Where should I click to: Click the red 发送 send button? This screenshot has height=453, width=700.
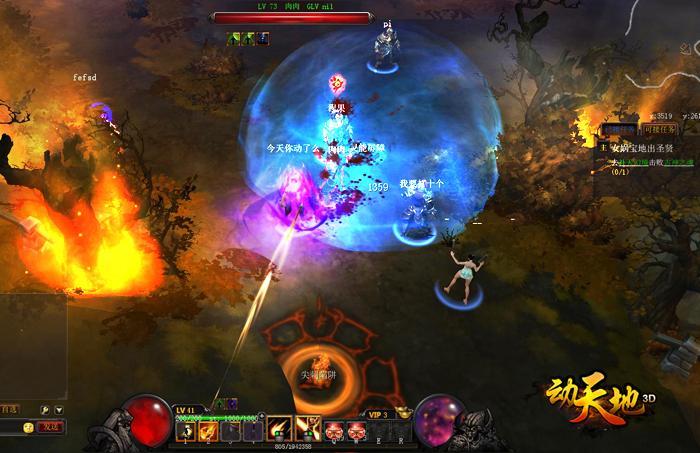click(49, 427)
